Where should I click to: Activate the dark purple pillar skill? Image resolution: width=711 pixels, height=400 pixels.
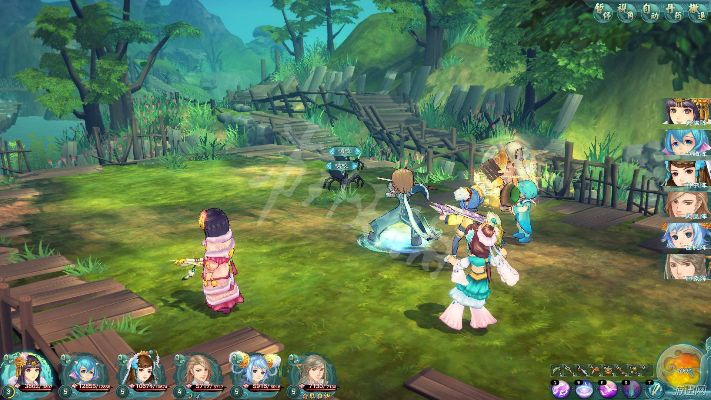click(630, 389)
